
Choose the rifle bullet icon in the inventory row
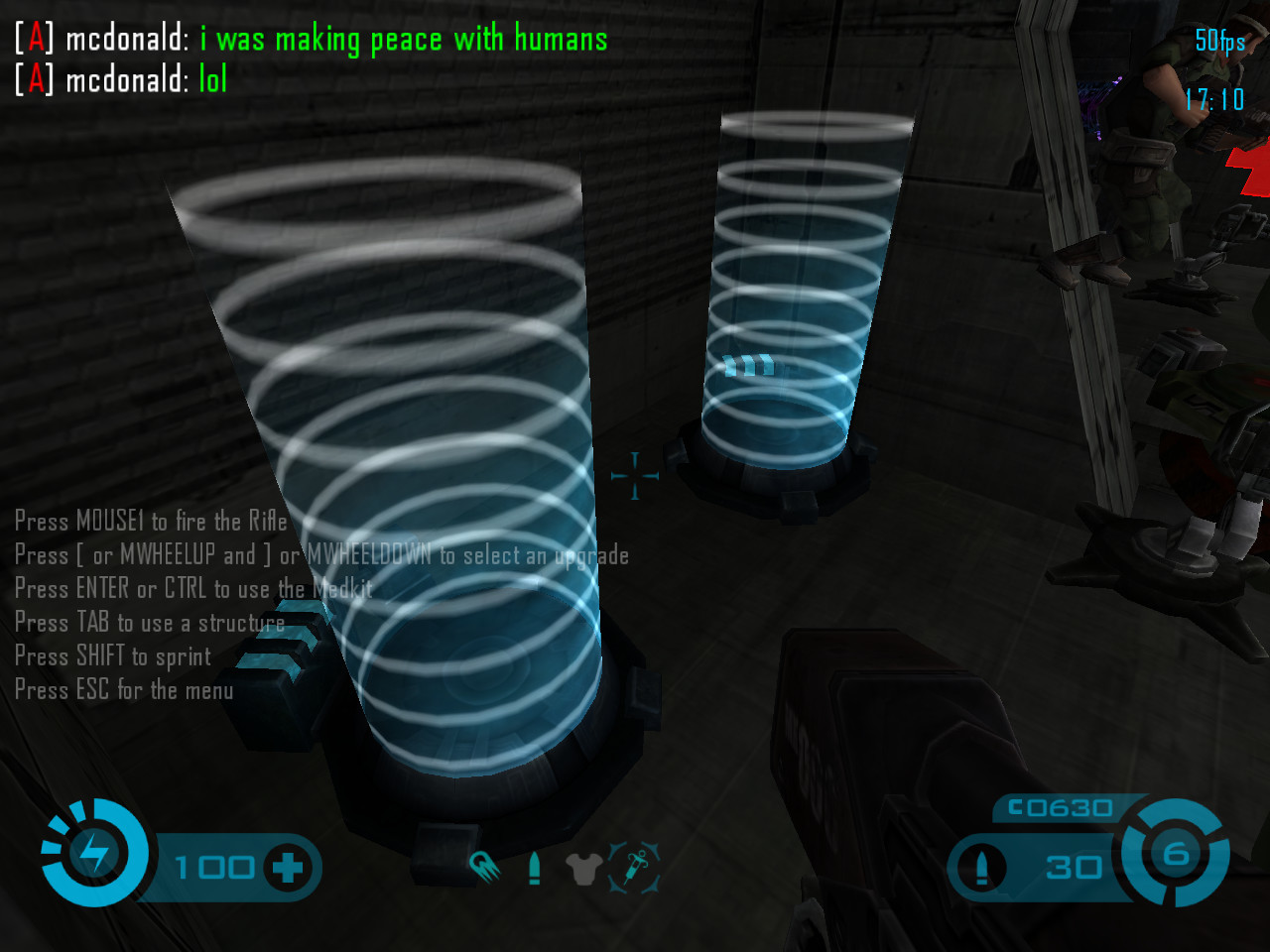point(535,869)
